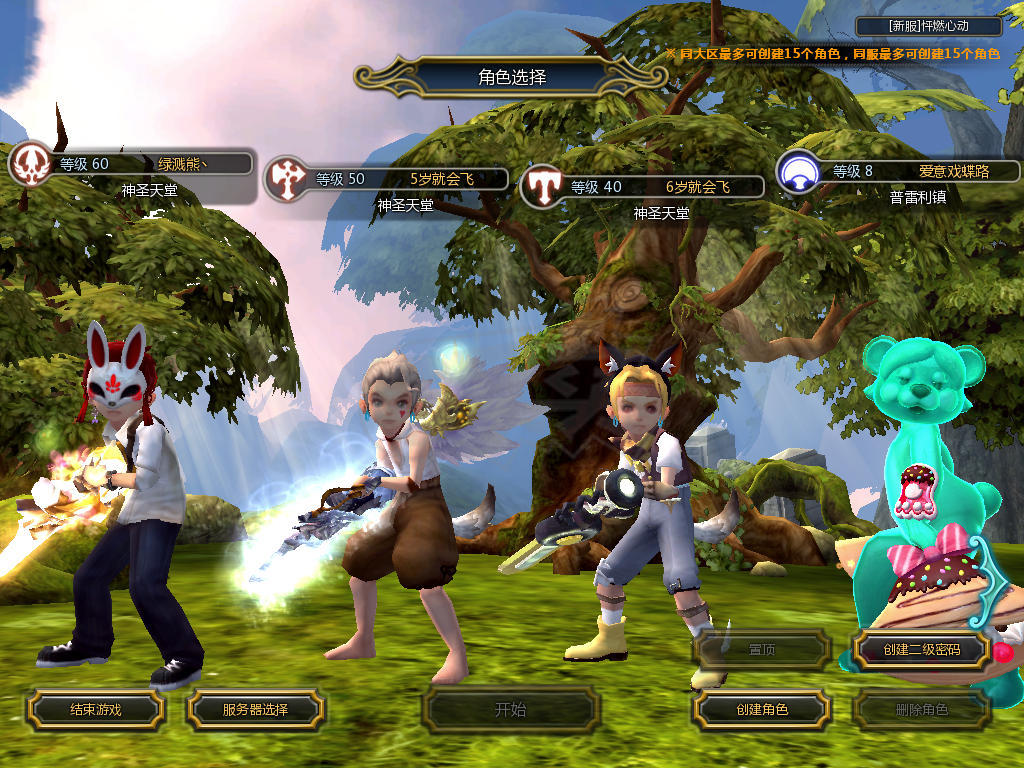Open 创建二级密码 secondary password setup
The width and height of the screenshot is (1024, 768).
pos(921,650)
